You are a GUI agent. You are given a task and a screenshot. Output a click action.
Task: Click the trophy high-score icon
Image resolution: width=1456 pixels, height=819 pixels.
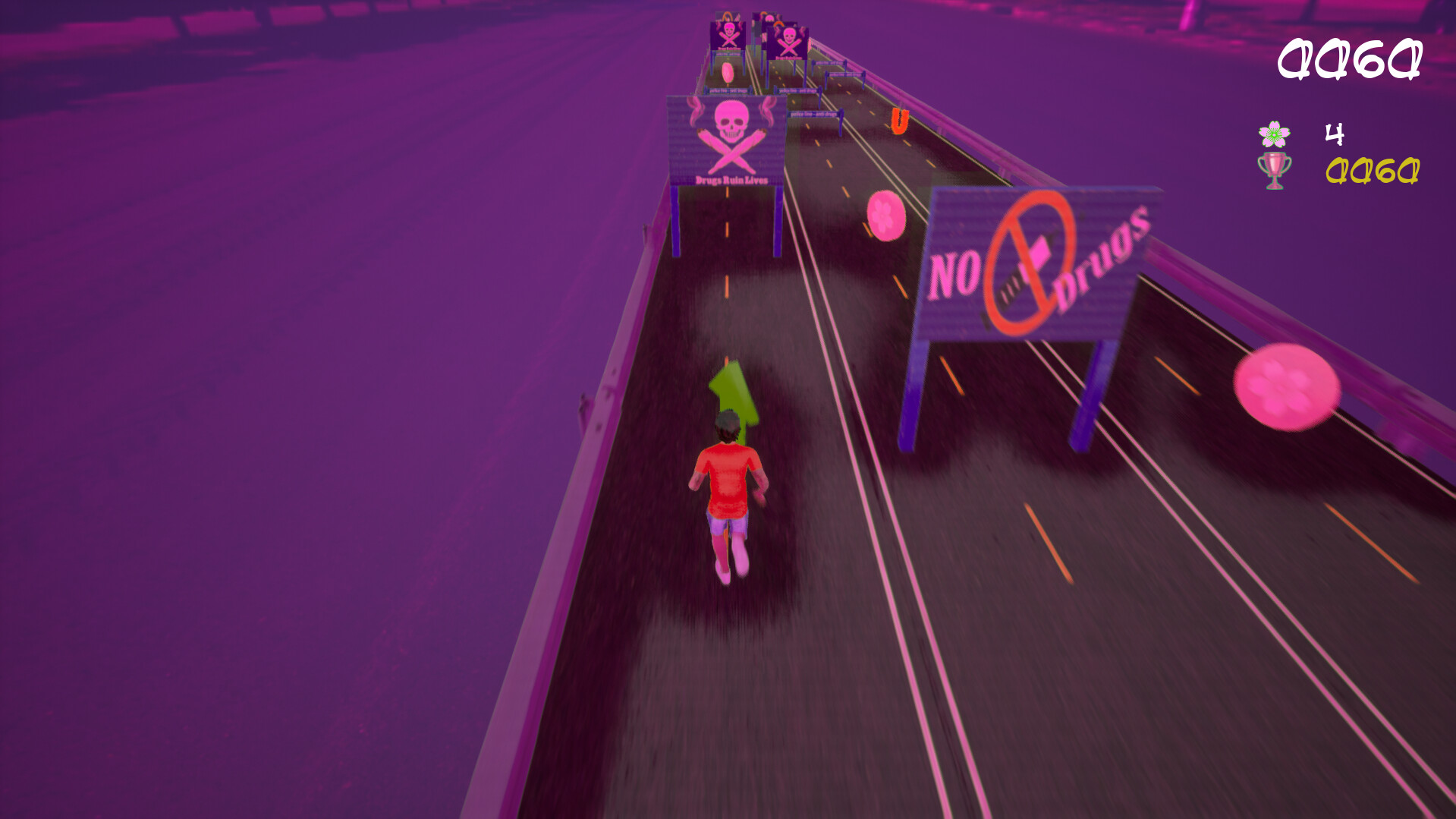point(1273,172)
